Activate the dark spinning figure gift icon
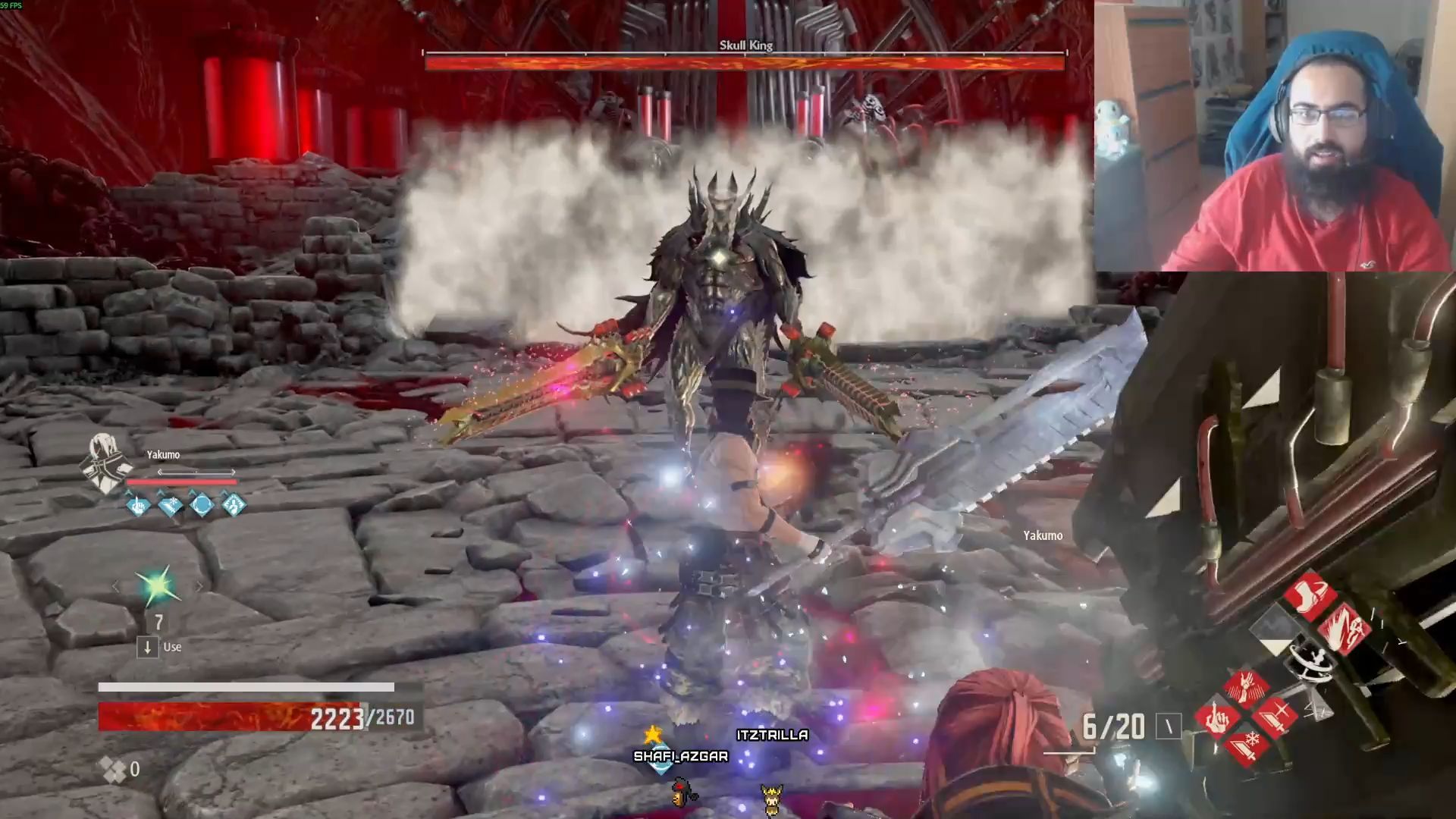 click(1310, 661)
